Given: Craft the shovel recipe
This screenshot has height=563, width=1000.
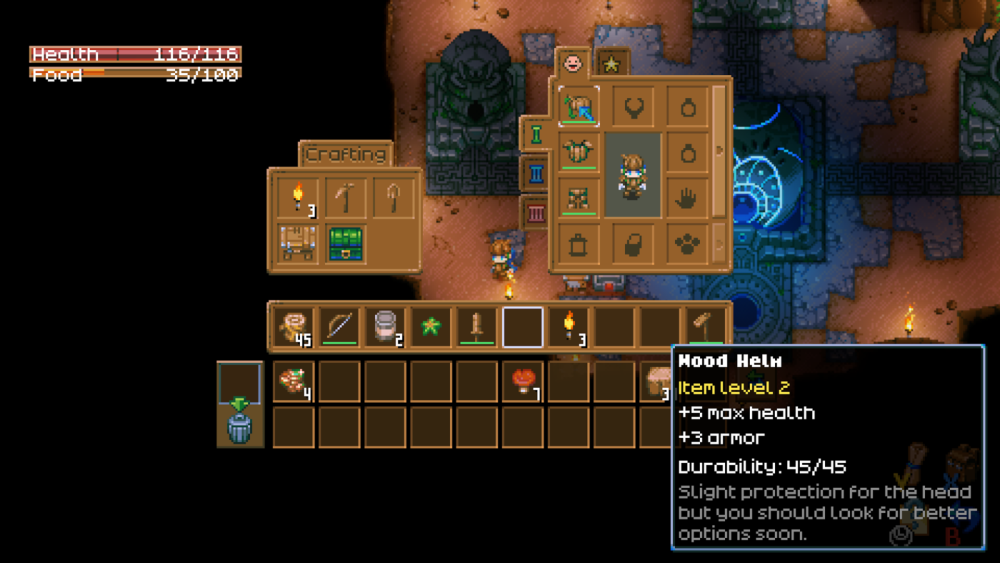Looking at the screenshot, I should coord(392,197).
